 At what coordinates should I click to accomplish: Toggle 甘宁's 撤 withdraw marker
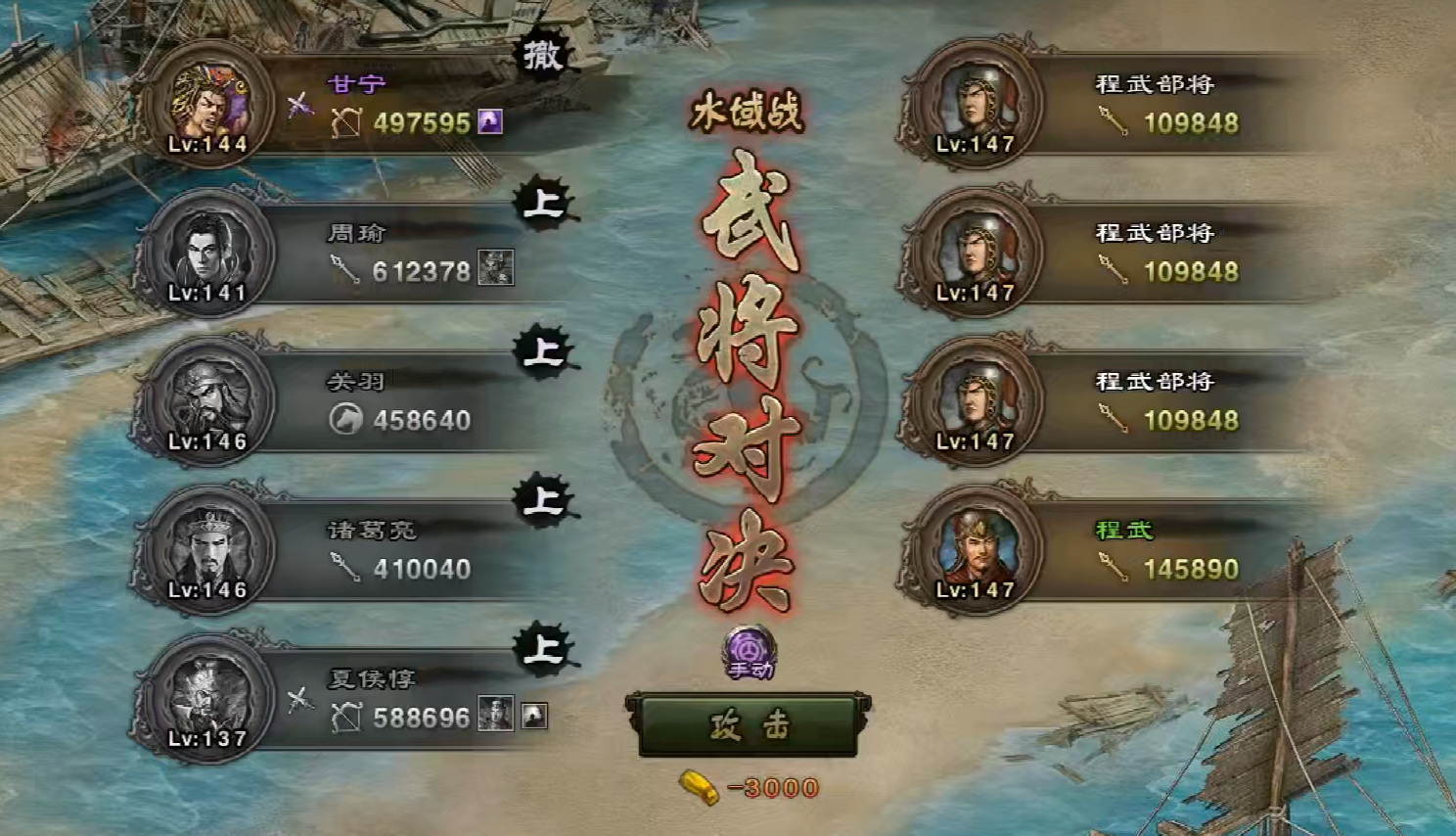pyautogui.click(x=543, y=56)
